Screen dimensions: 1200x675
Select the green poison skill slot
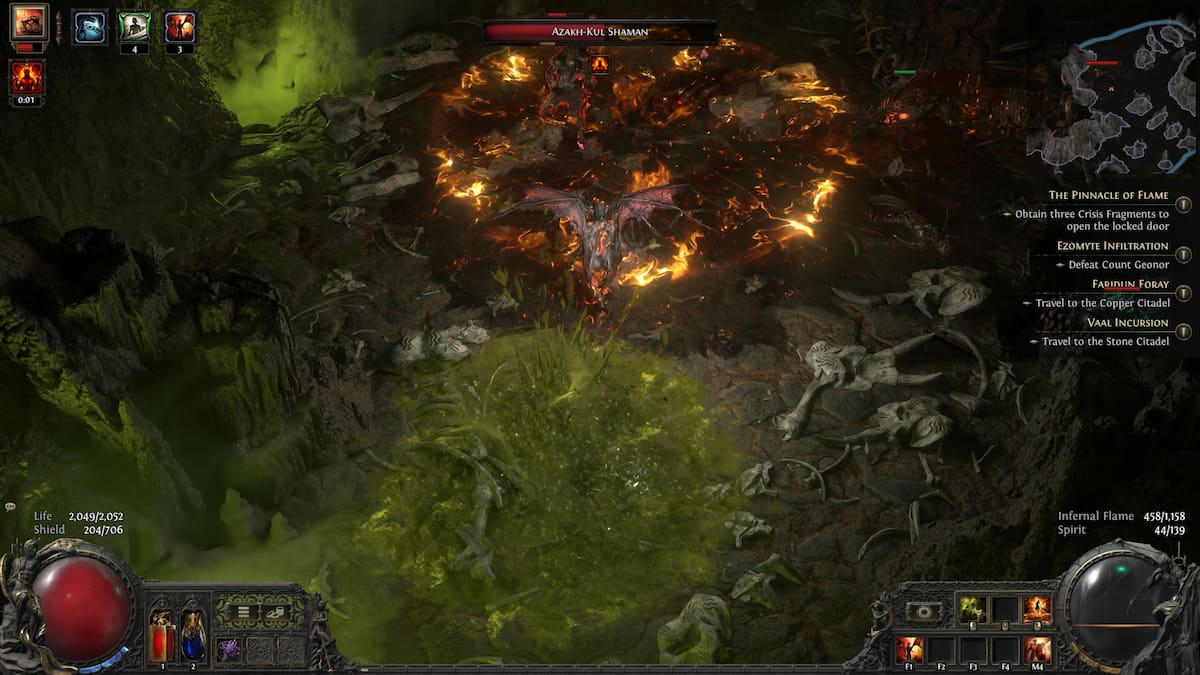click(973, 610)
